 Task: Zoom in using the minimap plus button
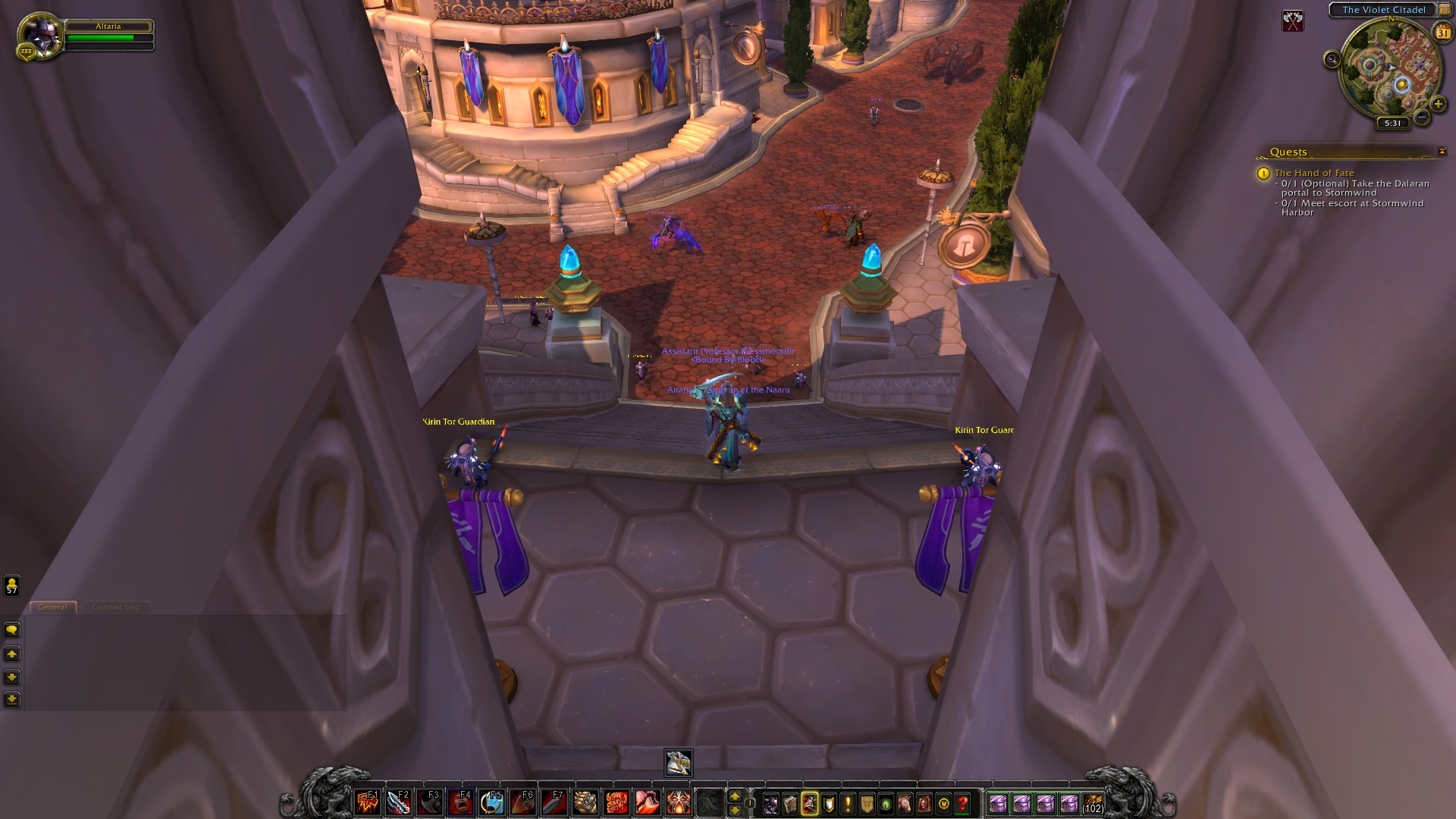pos(1438,104)
